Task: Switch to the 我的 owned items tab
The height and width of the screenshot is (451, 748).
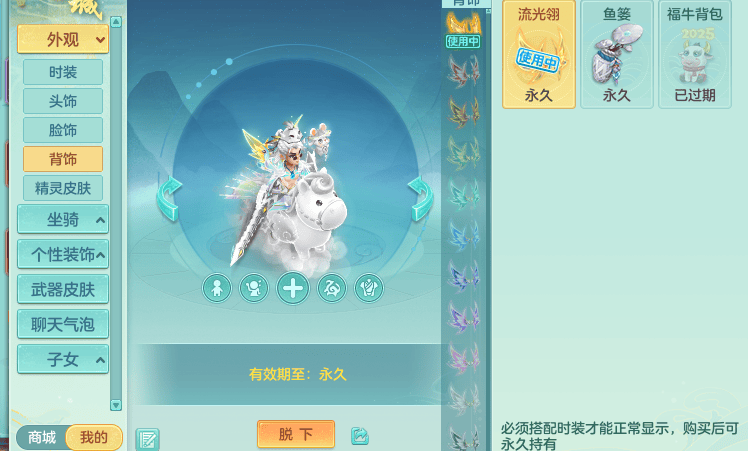Action: pos(94,438)
